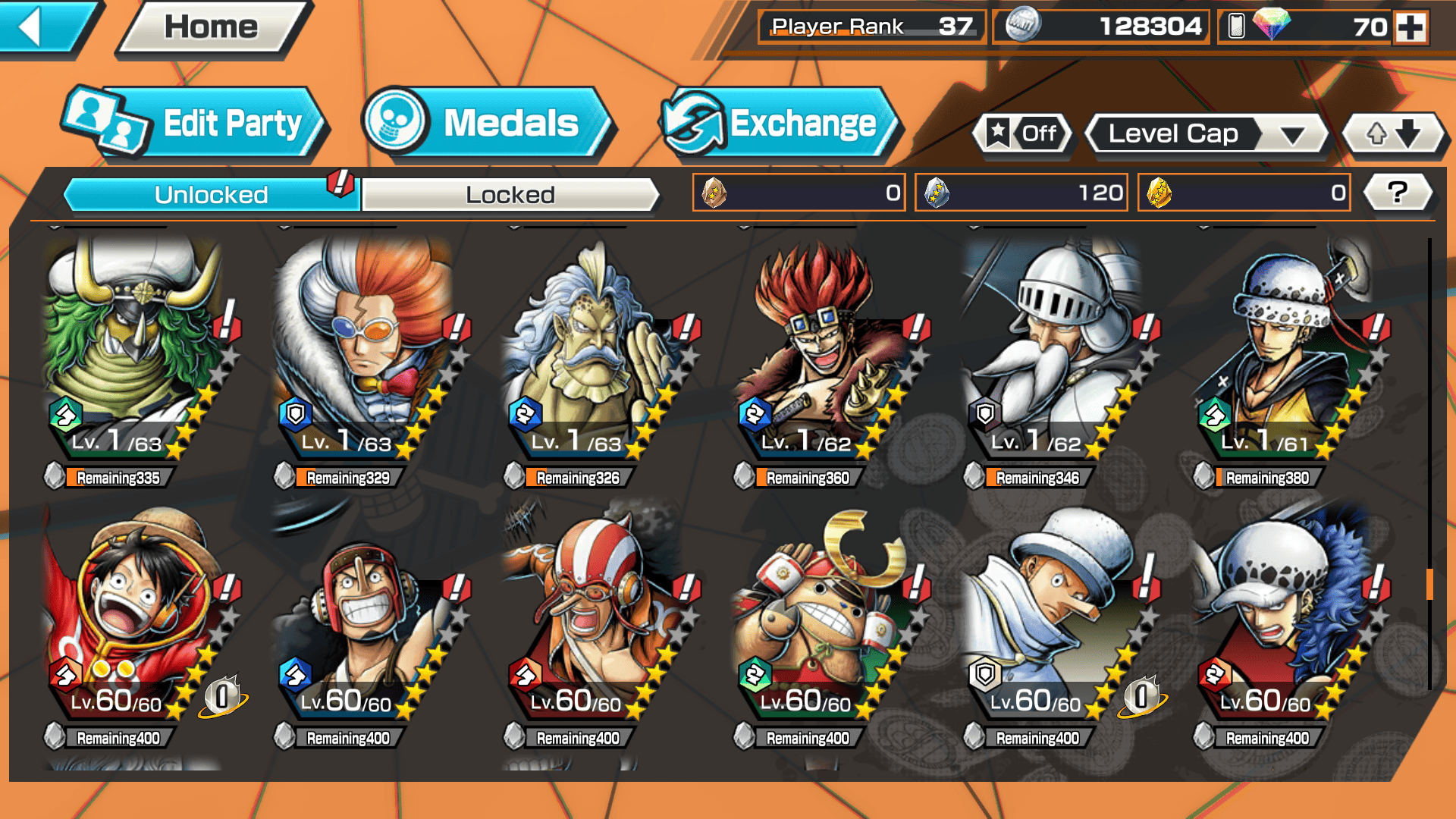The width and height of the screenshot is (1456, 819).
Task: Select the Unlocked characters tab
Action: [x=211, y=195]
